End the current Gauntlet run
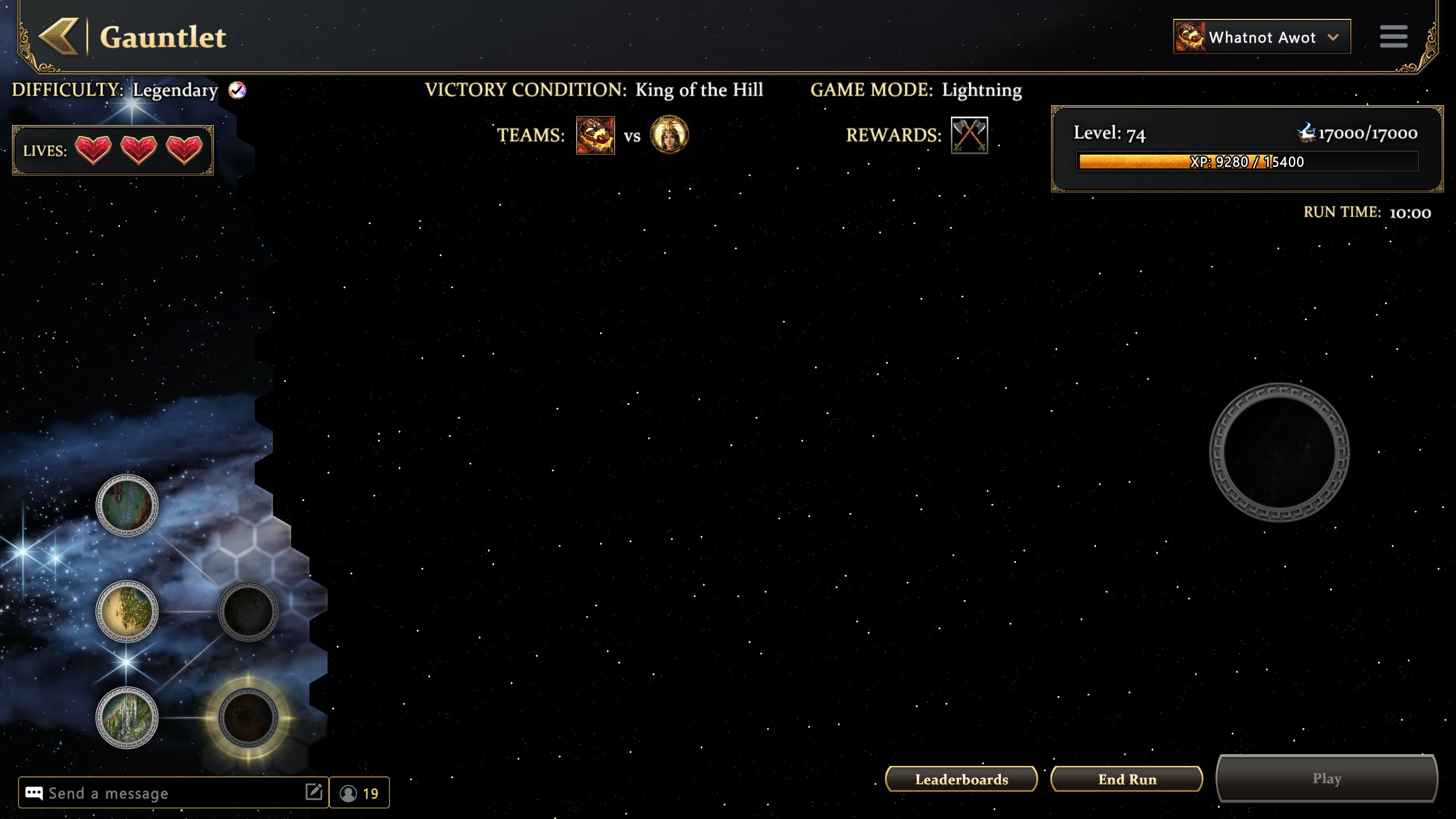Image resolution: width=1456 pixels, height=819 pixels. 1127,779
